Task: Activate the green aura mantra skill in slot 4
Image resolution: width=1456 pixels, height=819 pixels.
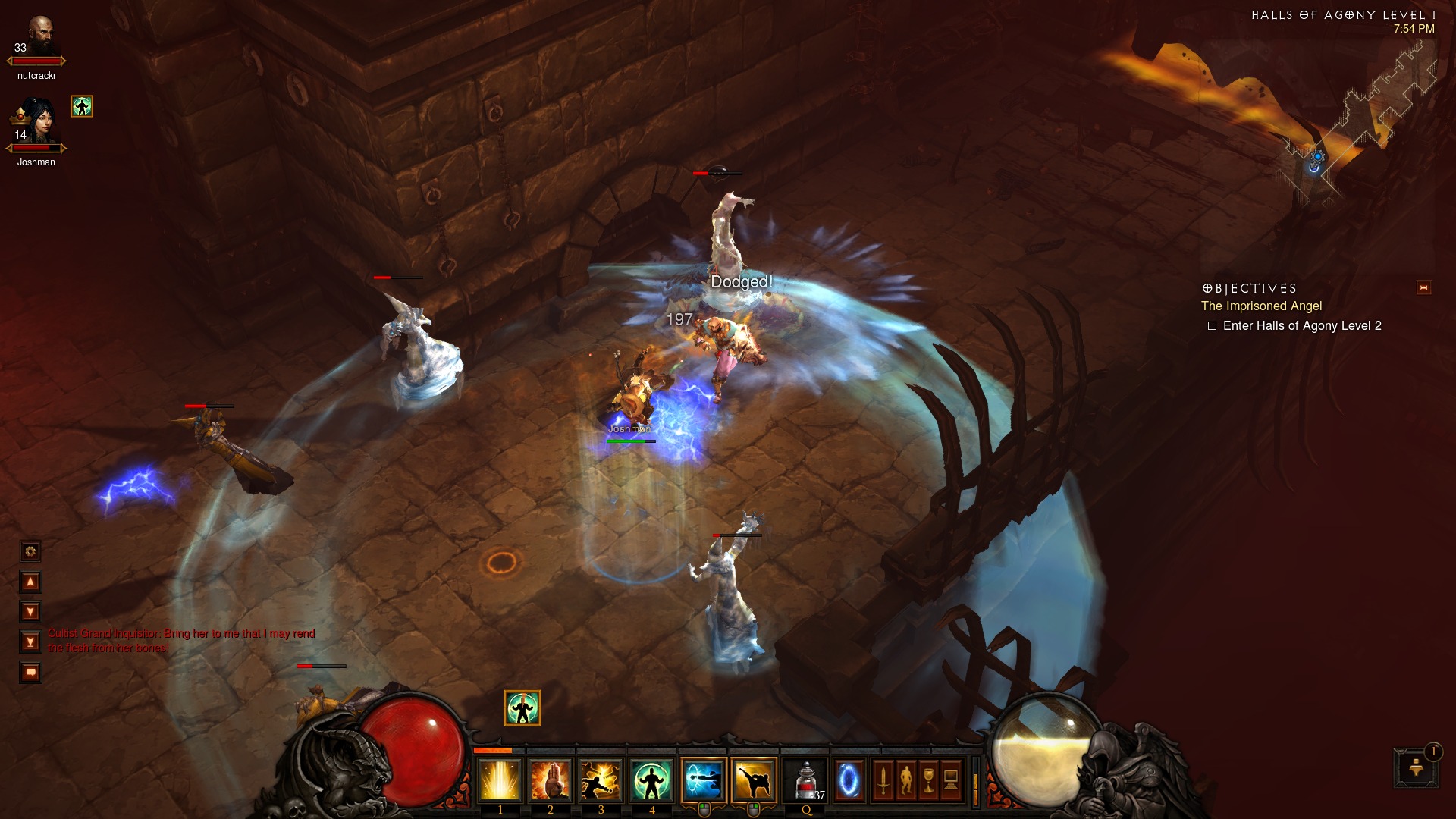Action: [x=651, y=781]
